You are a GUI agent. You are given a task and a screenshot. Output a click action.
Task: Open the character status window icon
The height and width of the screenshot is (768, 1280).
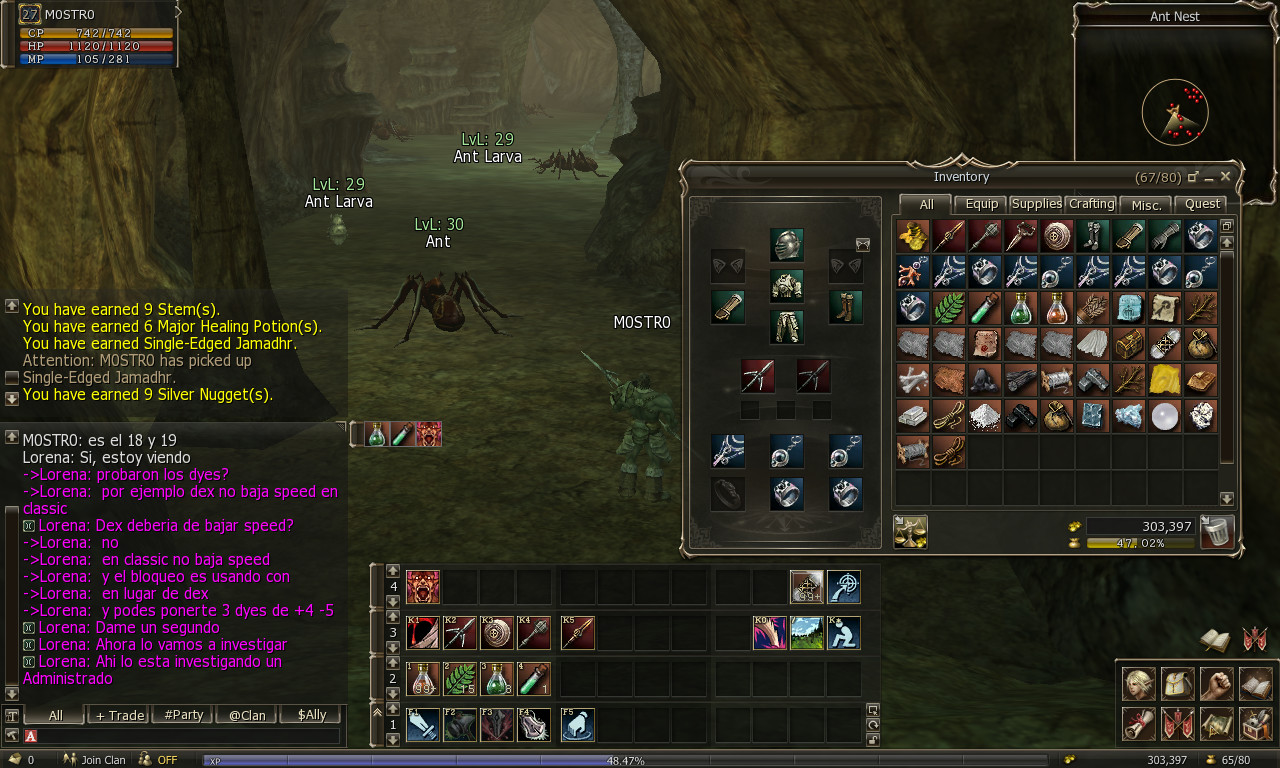(1139, 684)
